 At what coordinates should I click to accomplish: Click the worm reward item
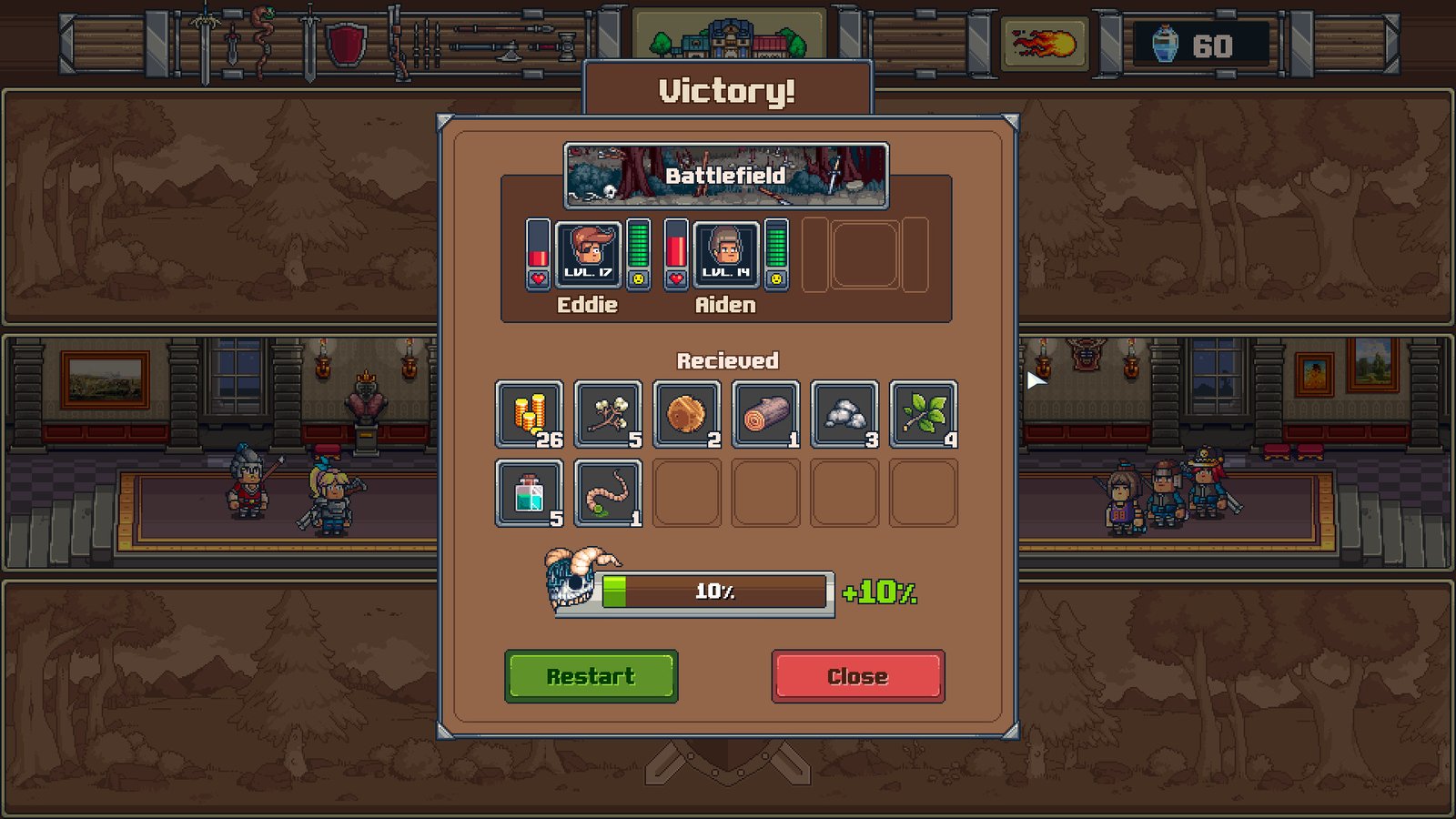click(608, 492)
